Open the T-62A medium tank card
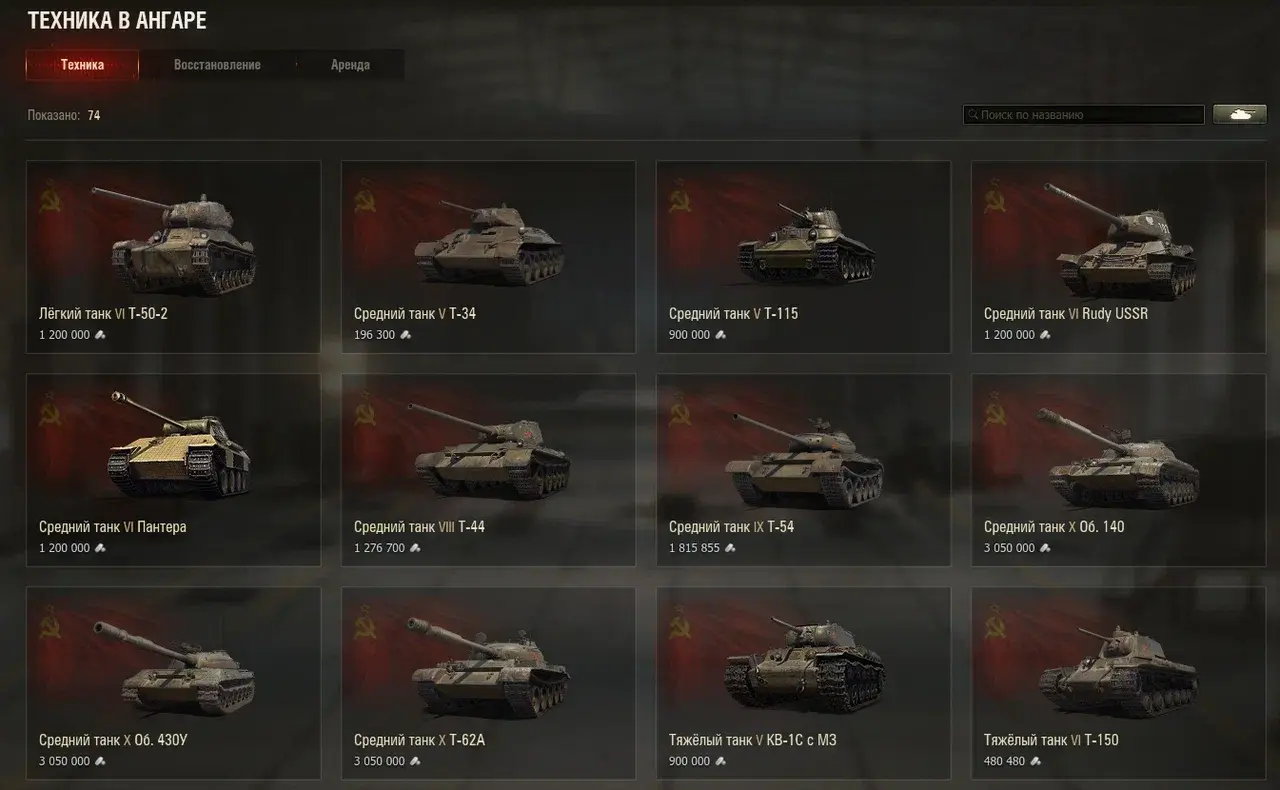This screenshot has width=1280, height=790. click(x=488, y=683)
